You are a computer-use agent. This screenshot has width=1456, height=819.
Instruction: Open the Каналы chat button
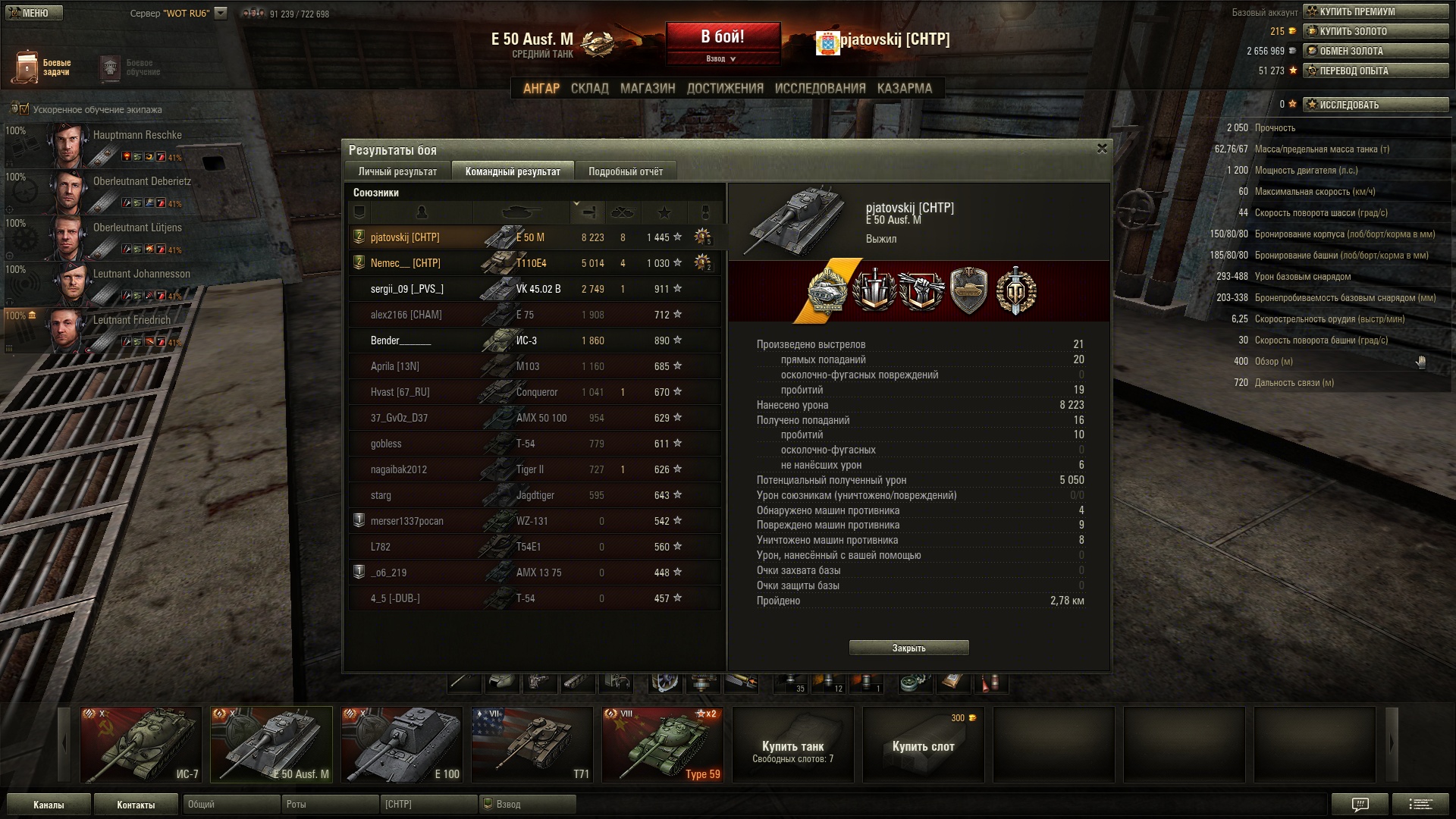[x=49, y=805]
